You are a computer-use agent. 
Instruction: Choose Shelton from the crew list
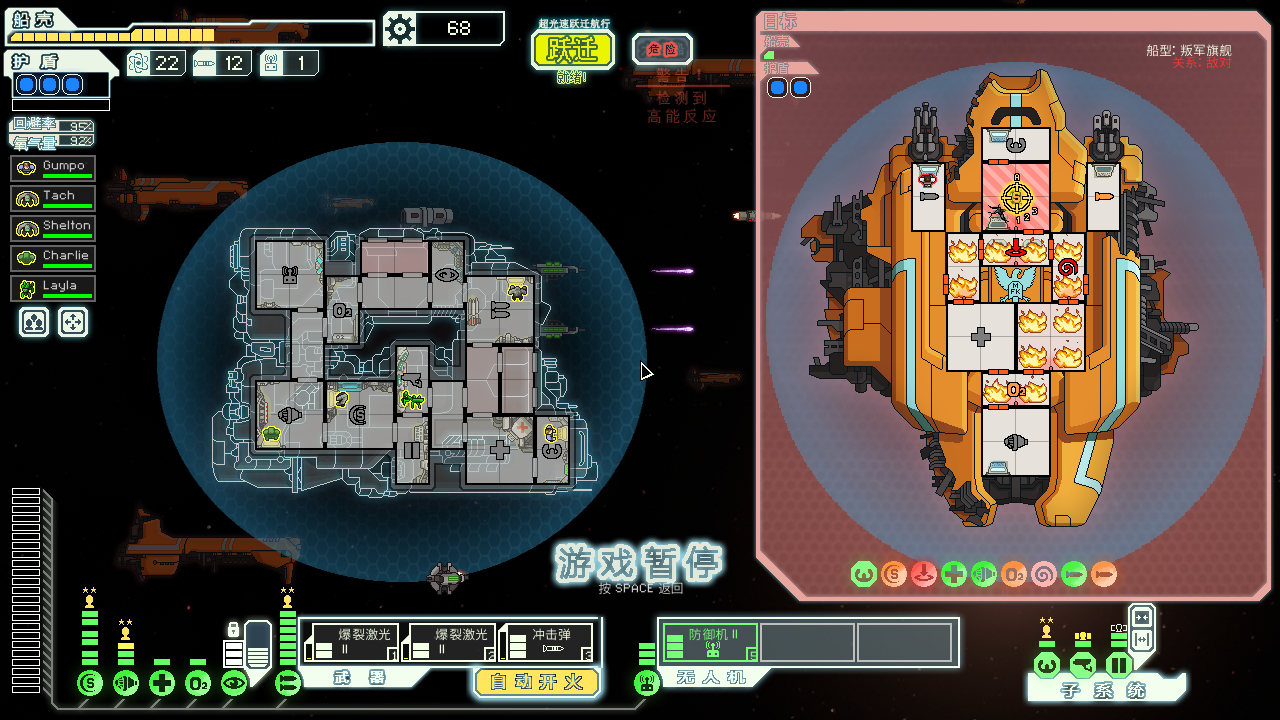coord(54,228)
